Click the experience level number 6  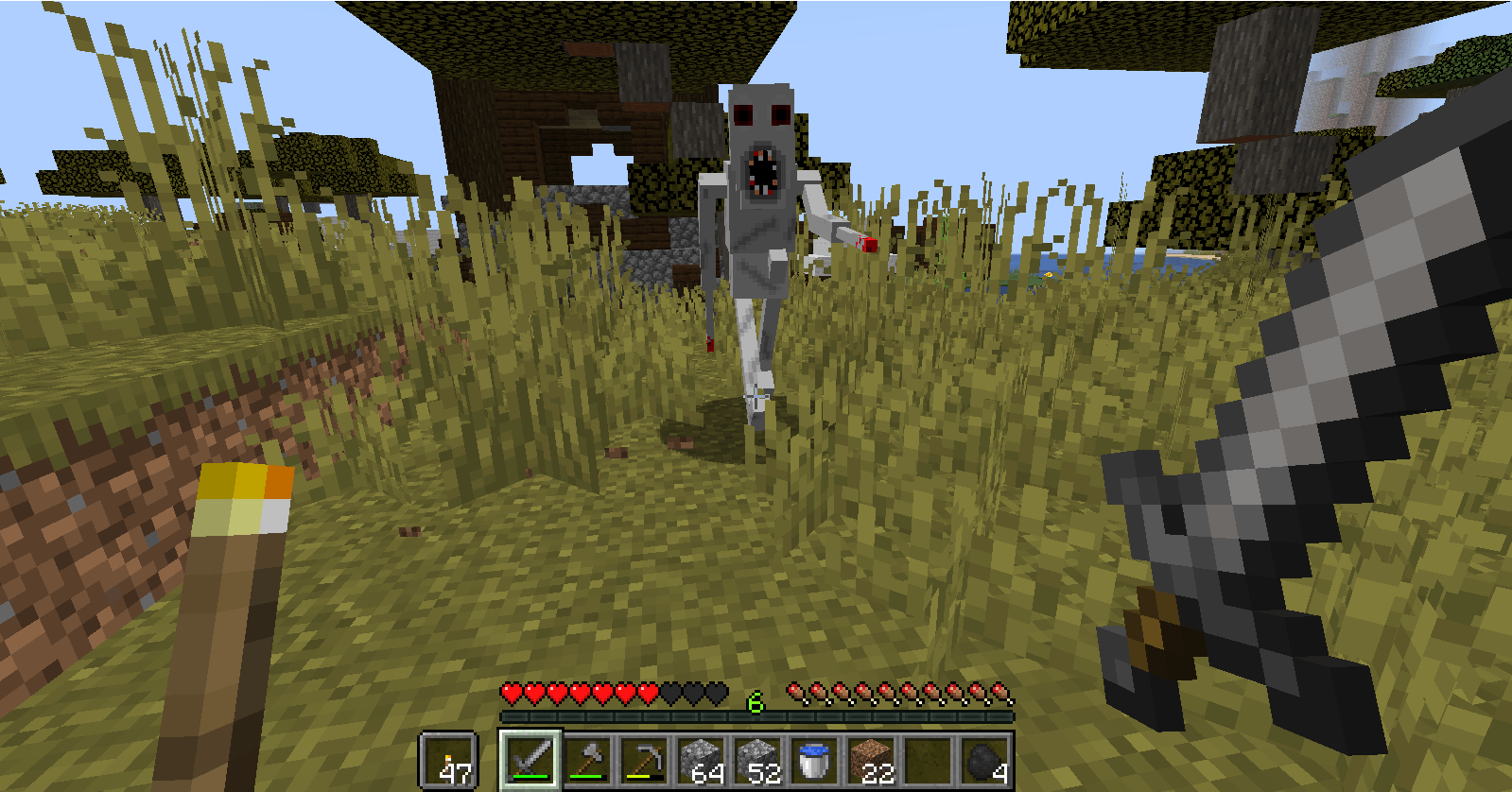754,702
